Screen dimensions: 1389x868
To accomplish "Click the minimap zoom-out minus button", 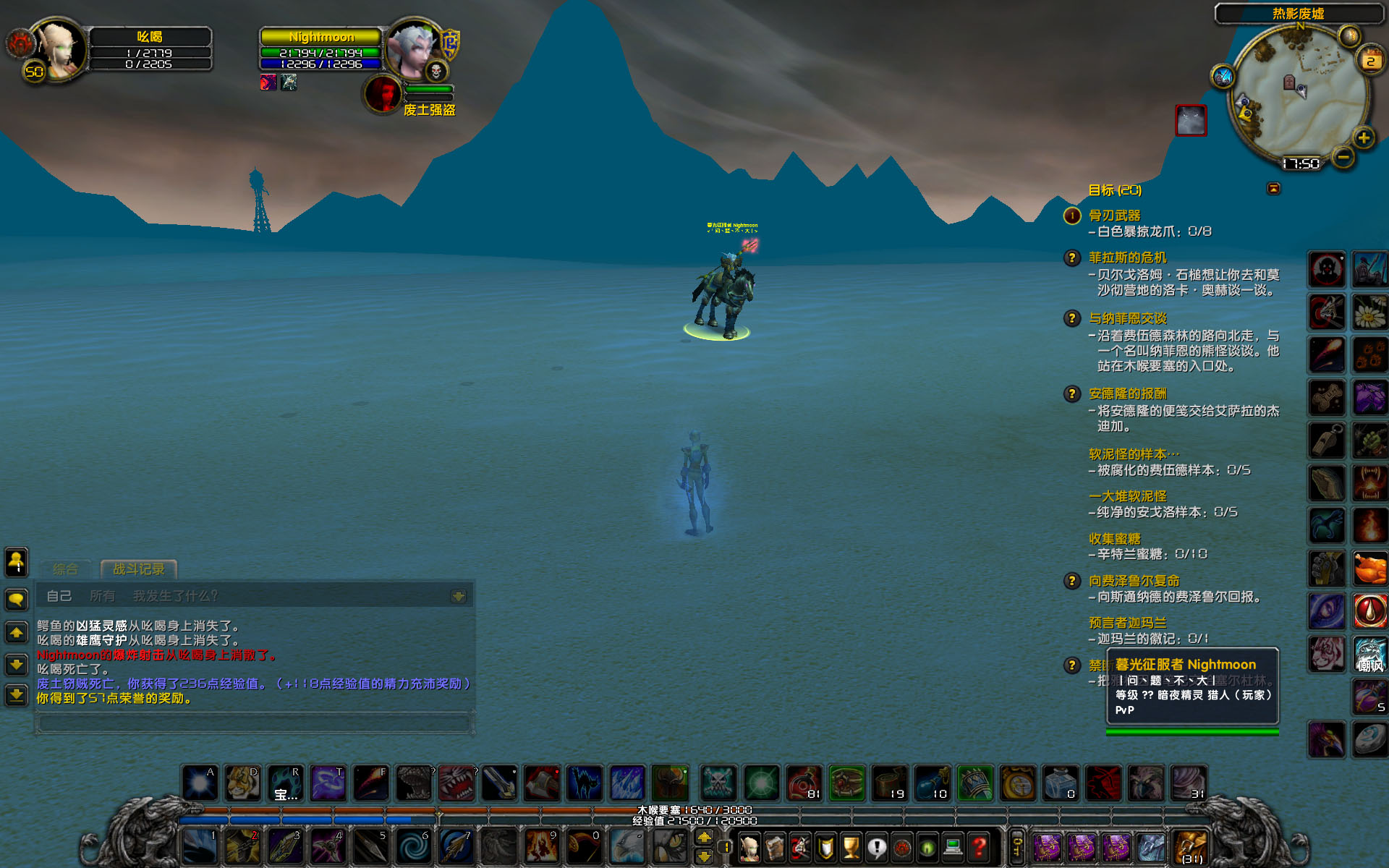I will tap(1343, 157).
